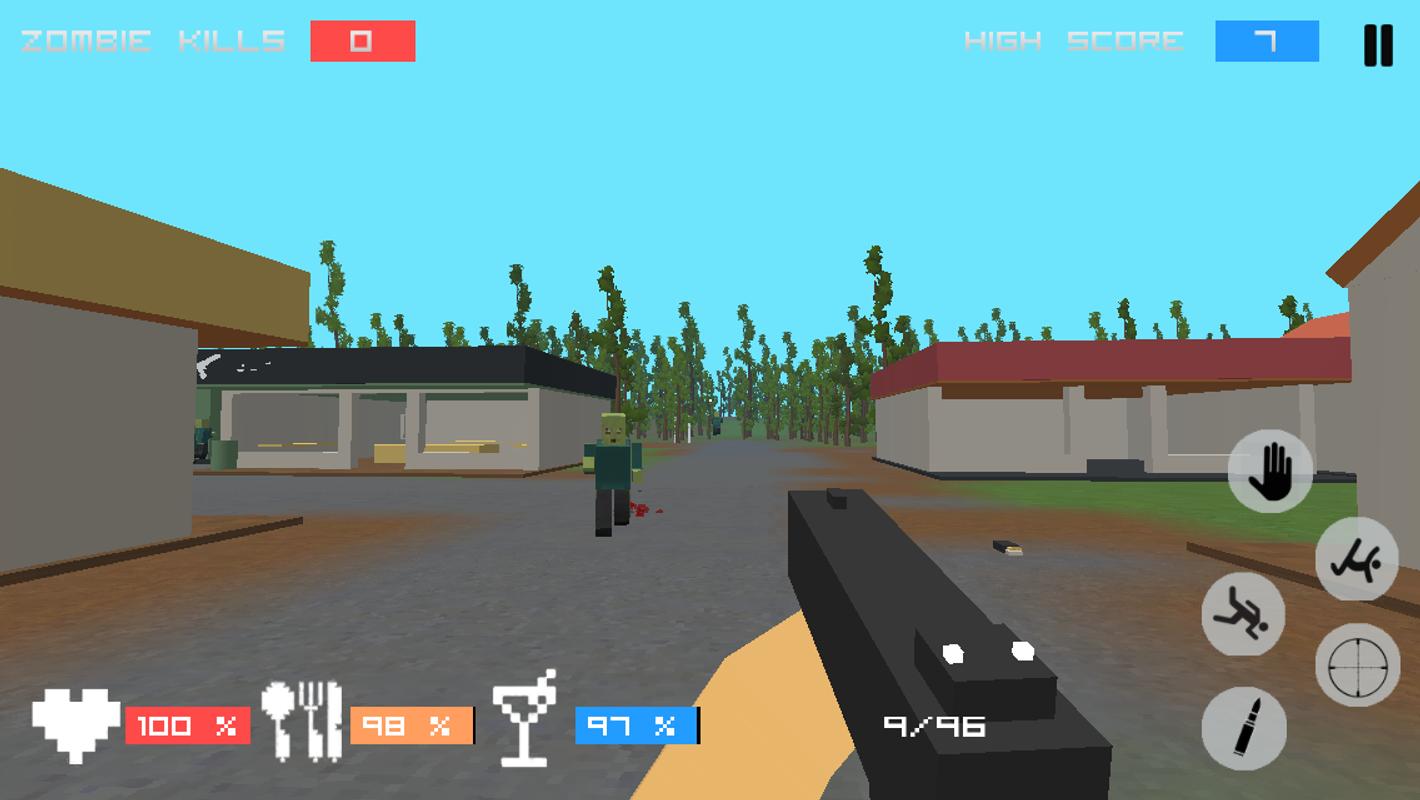Click the green zombie in the street

tap(611, 470)
